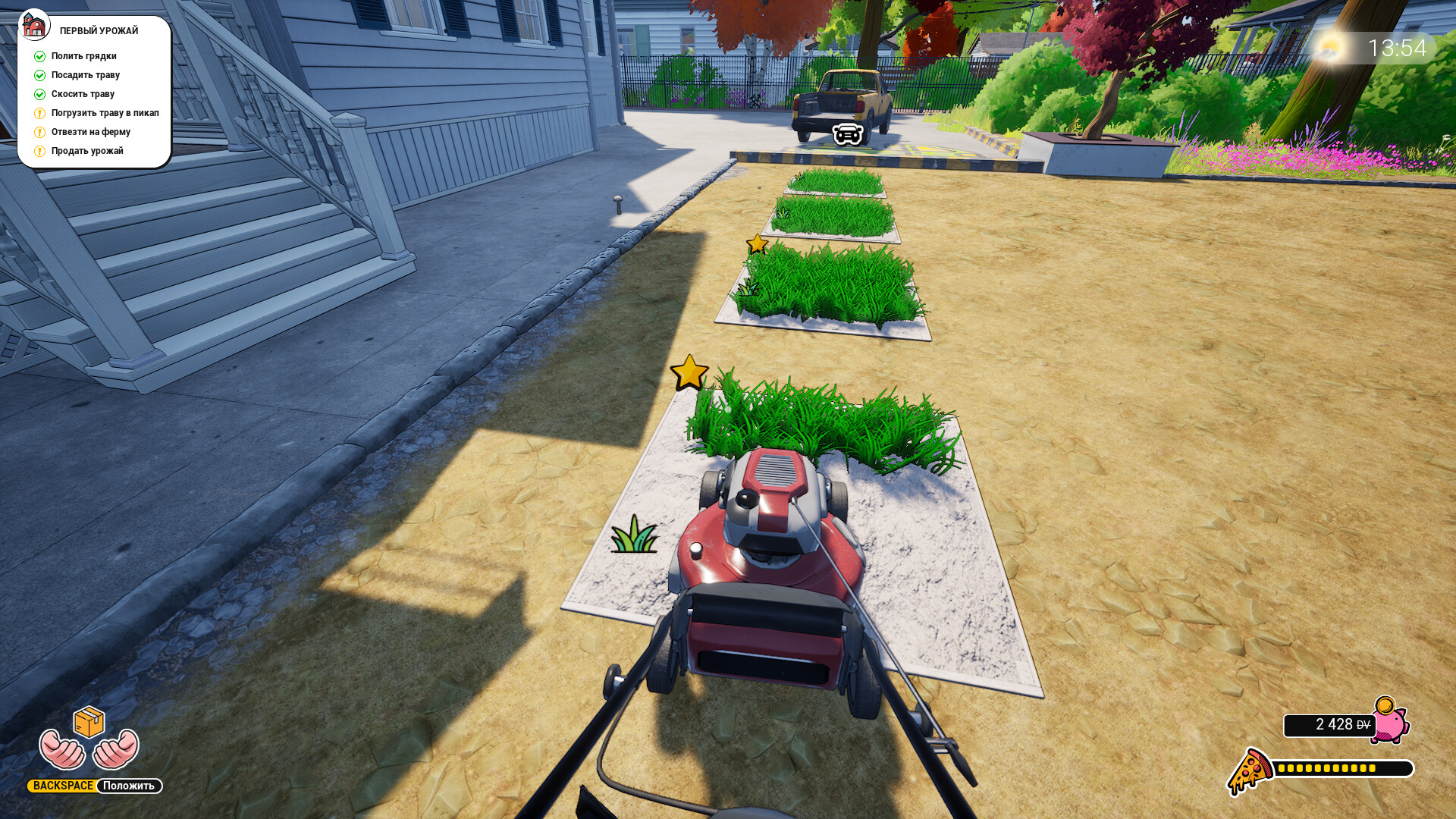Click the hands holding box icon
Screen dimensions: 1456x819
click(x=89, y=739)
